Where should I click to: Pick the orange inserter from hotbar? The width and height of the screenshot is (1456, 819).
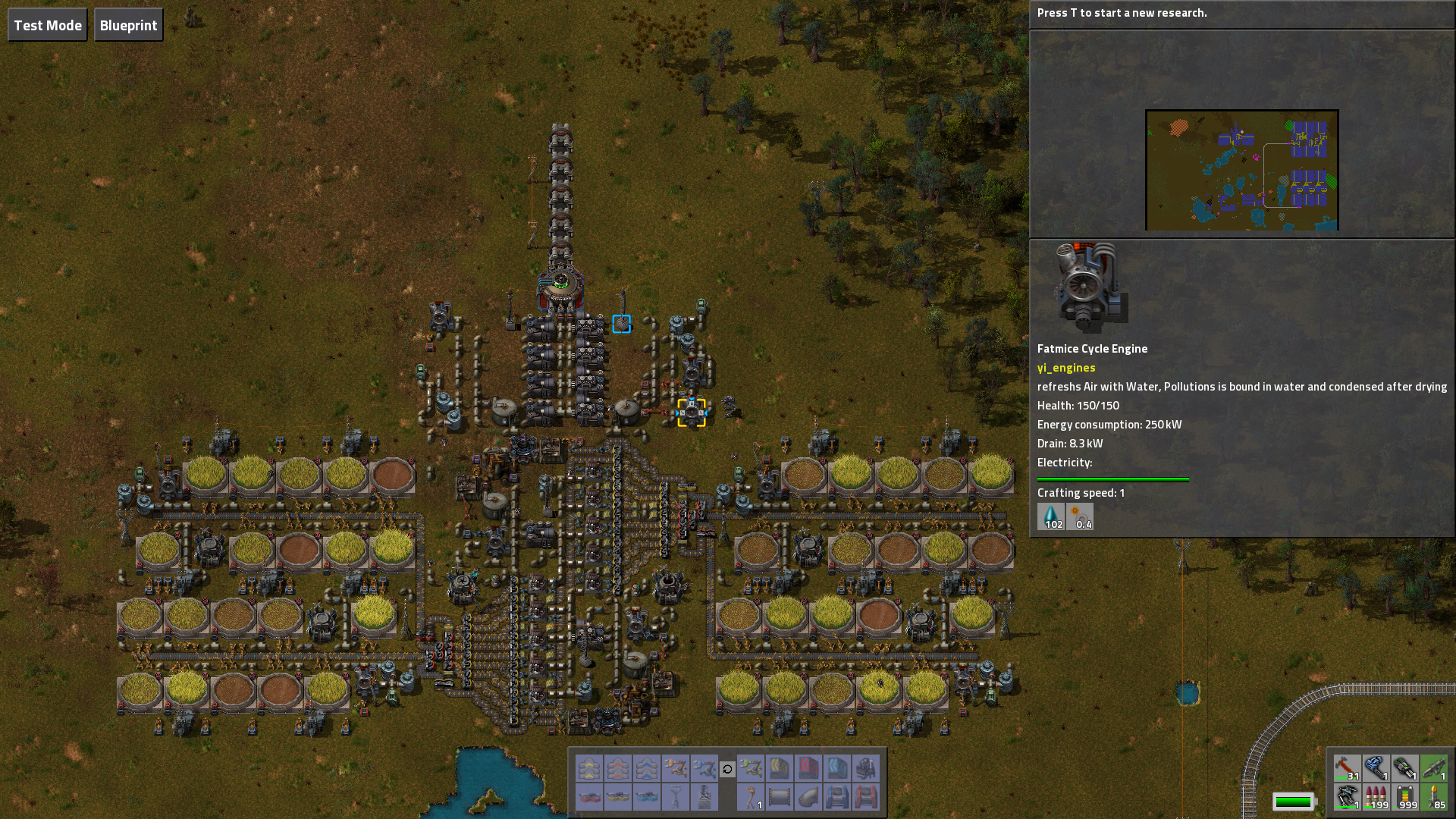pyautogui.click(x=676, y=768)
